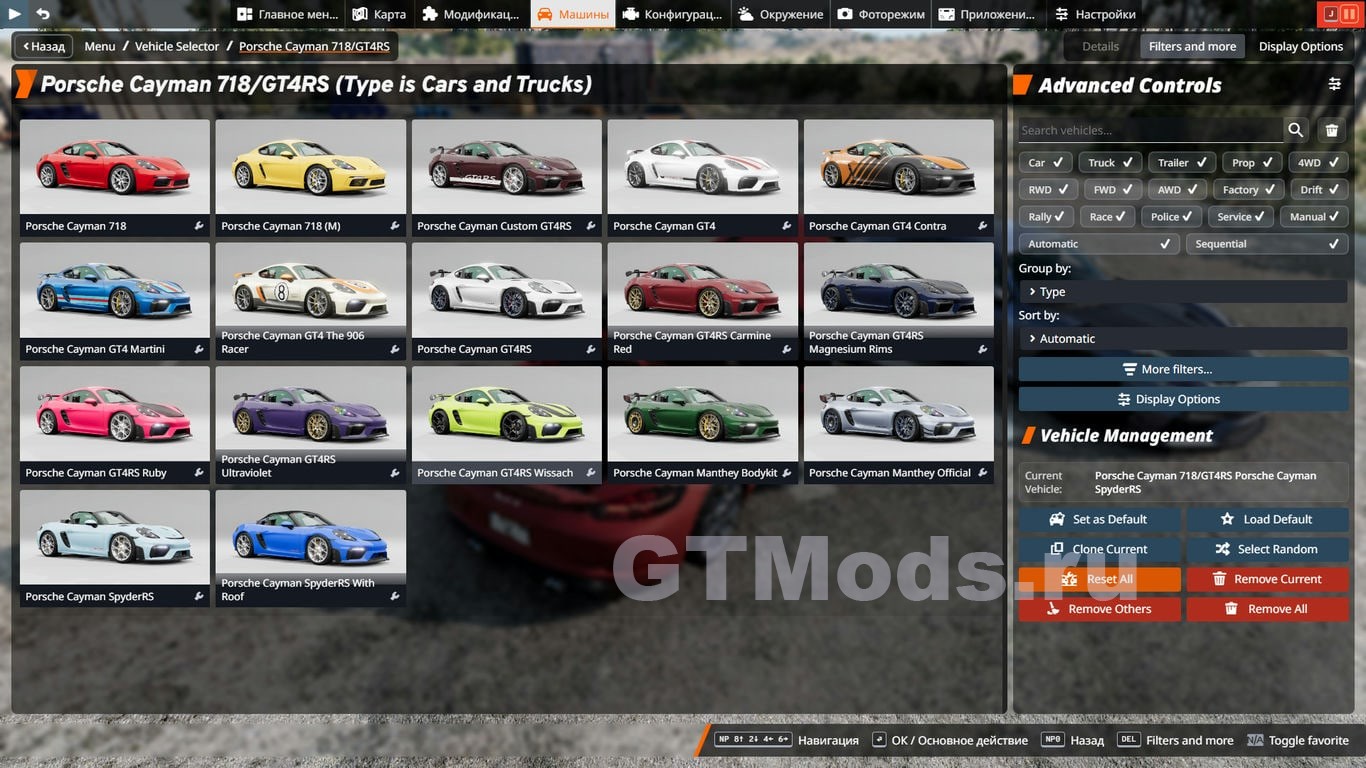Click the Remove Current button

point(1266,579)
